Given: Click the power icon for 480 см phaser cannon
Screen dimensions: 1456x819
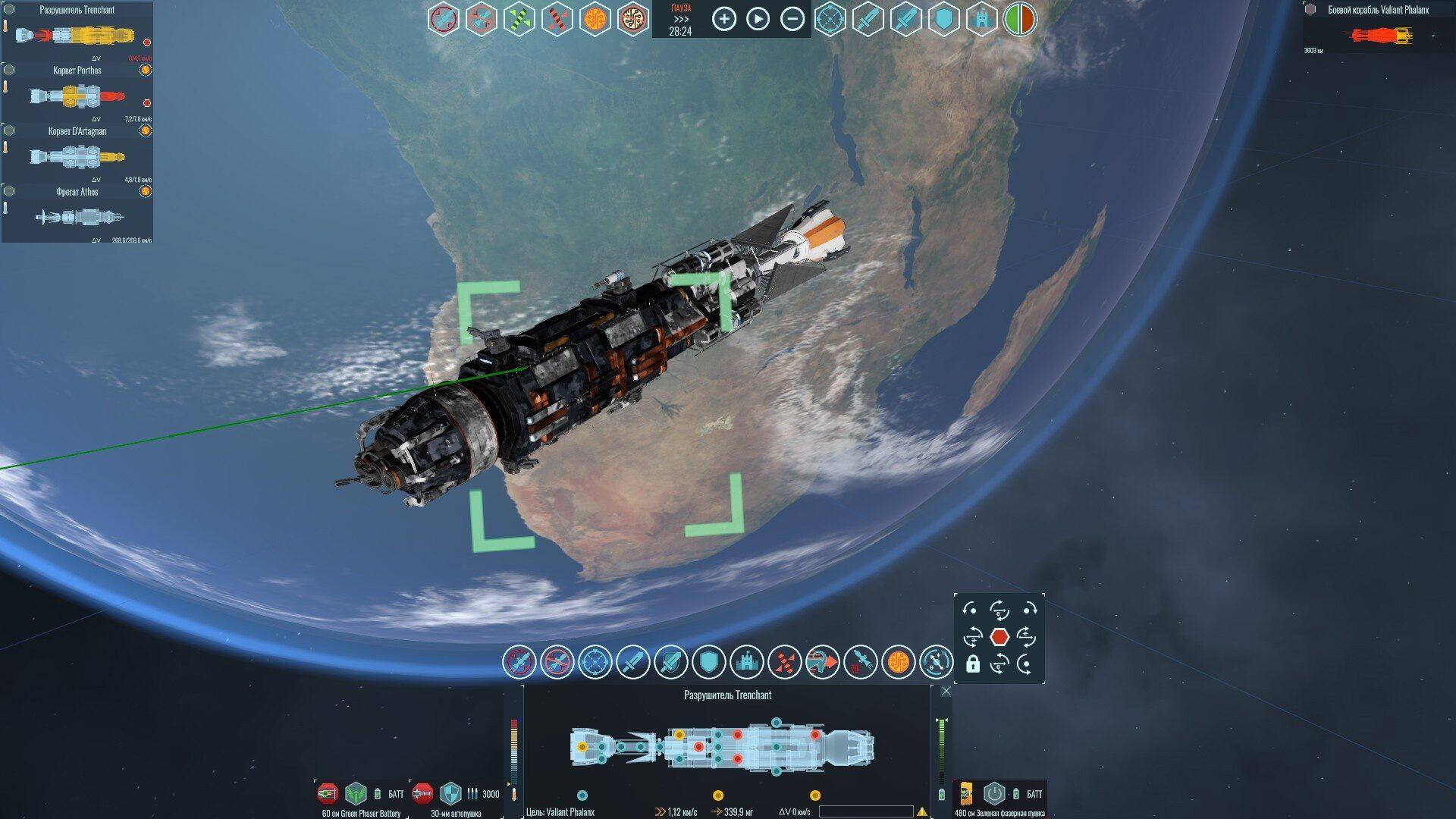Looking at the screenshot, I should pyautogui.click(x=993, y=794).
